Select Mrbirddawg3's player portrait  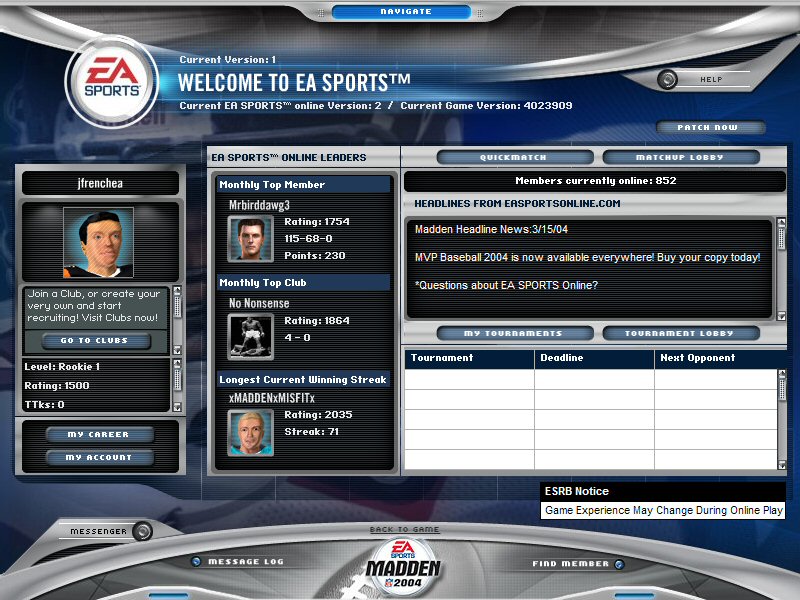point(251,239)
